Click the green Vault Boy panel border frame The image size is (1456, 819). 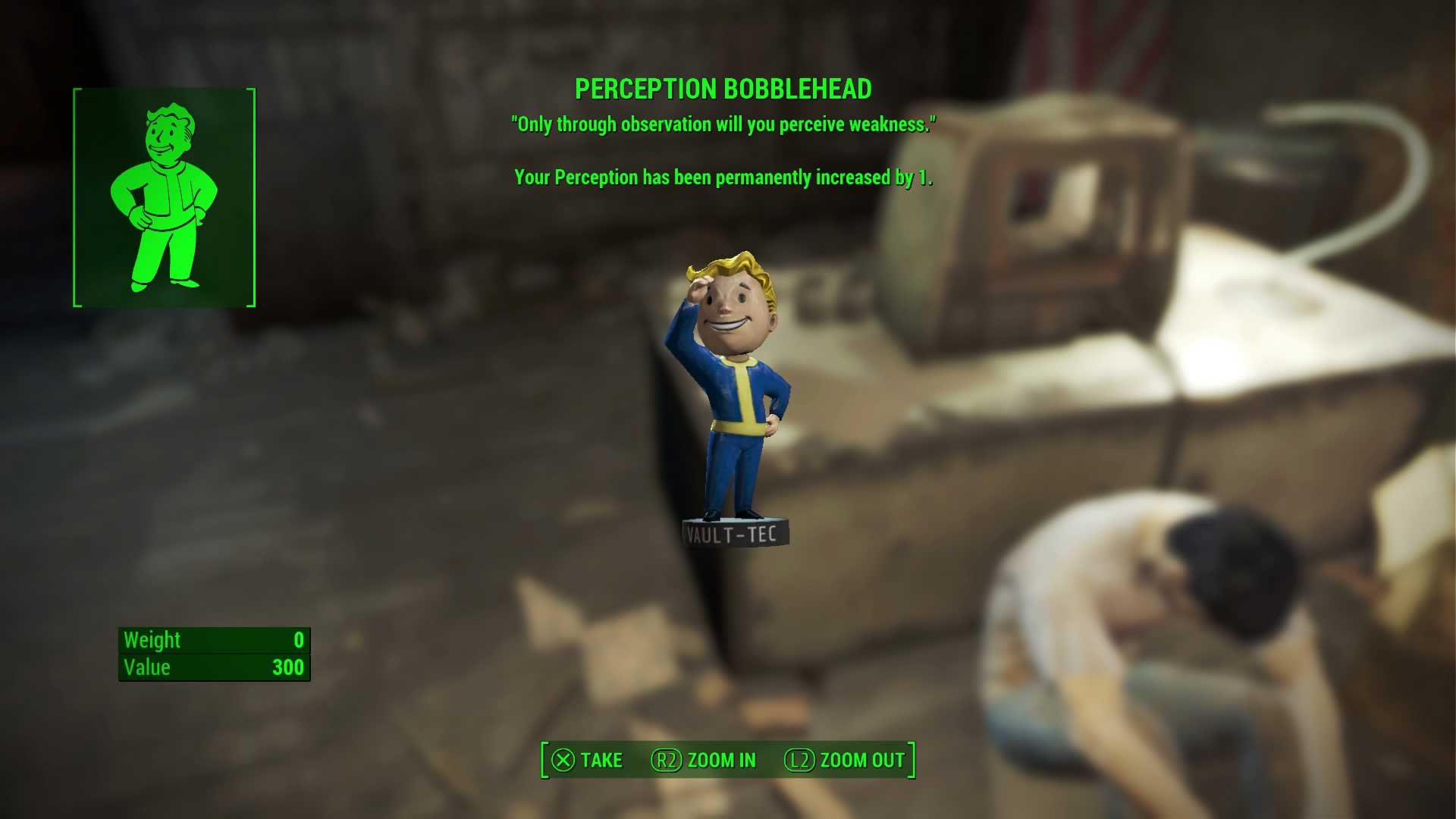click(x=76, y=197)
